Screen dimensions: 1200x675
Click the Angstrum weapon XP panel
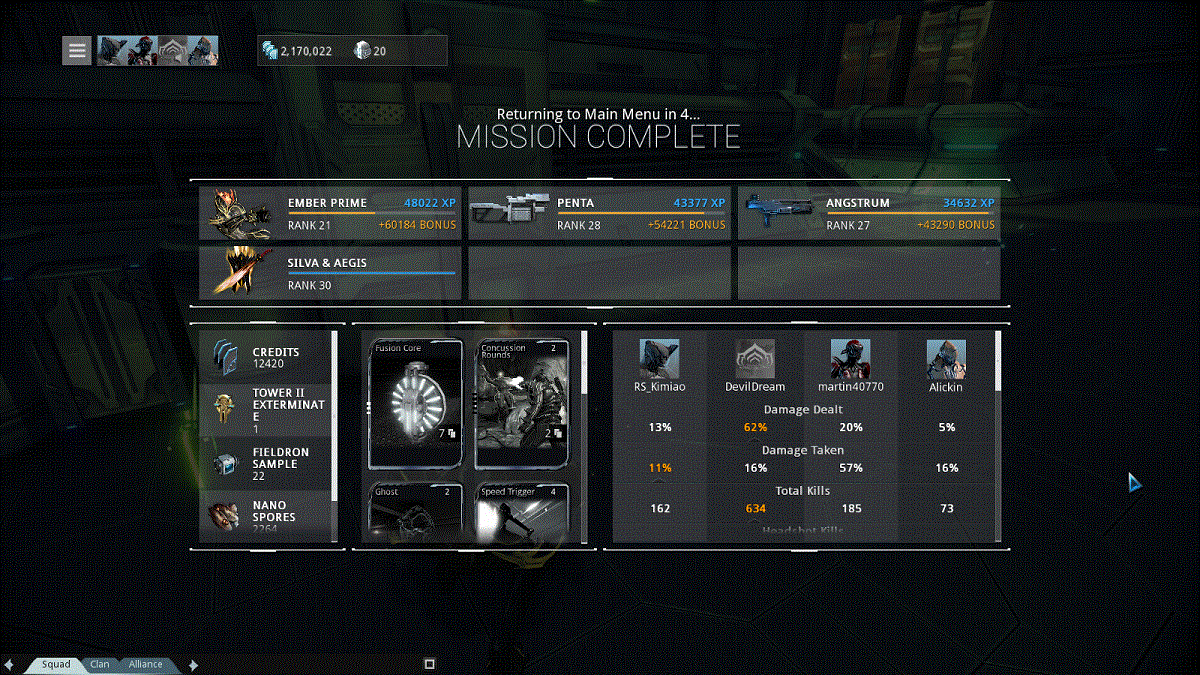tap(869, 213)
